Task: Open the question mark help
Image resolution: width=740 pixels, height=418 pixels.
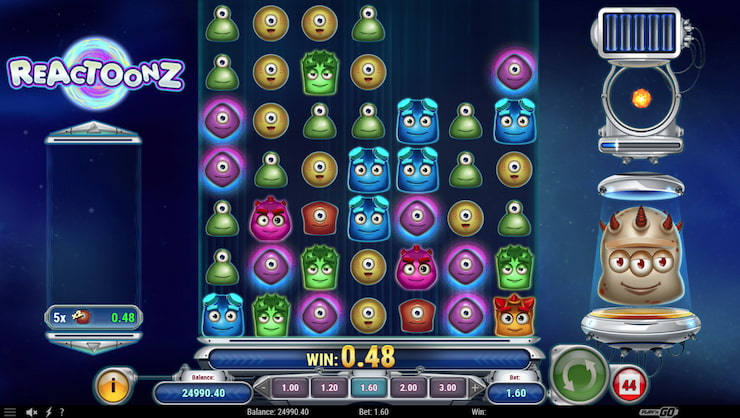Action: point(62,411)
